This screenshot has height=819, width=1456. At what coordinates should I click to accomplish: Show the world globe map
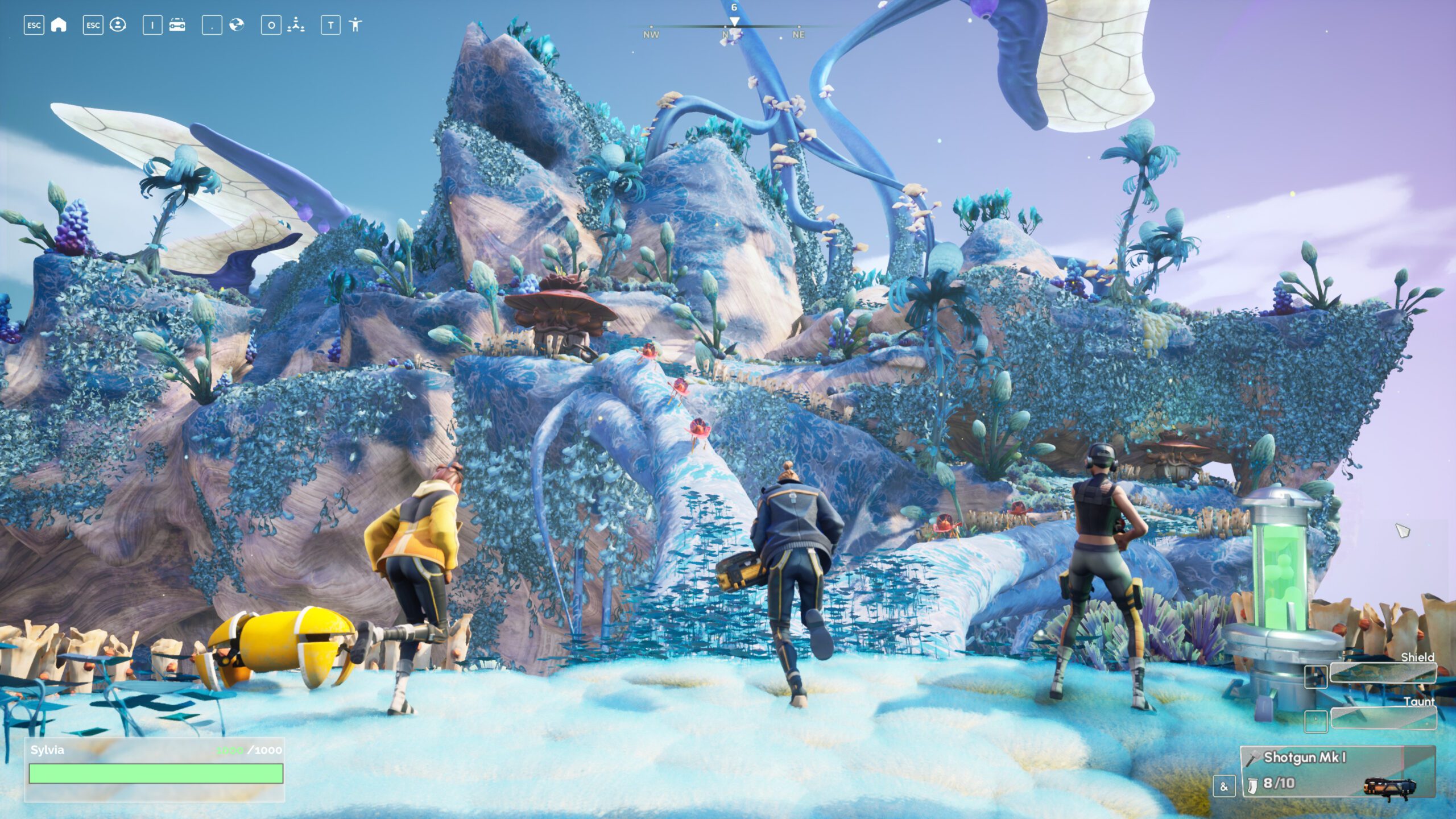(x=237, y=25)
